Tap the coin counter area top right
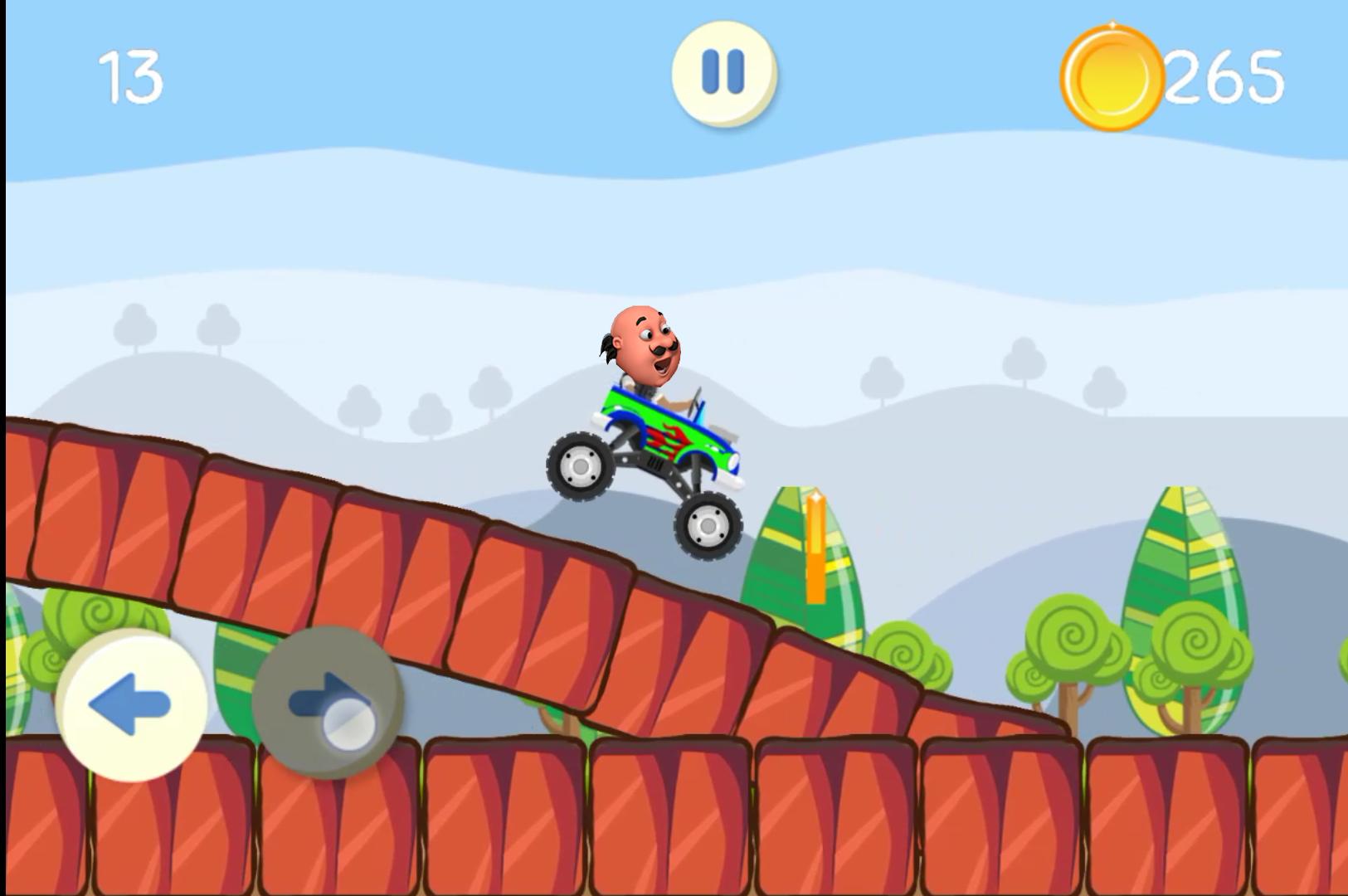This screenshot has height=896, width=1348. pos(1170,76)
